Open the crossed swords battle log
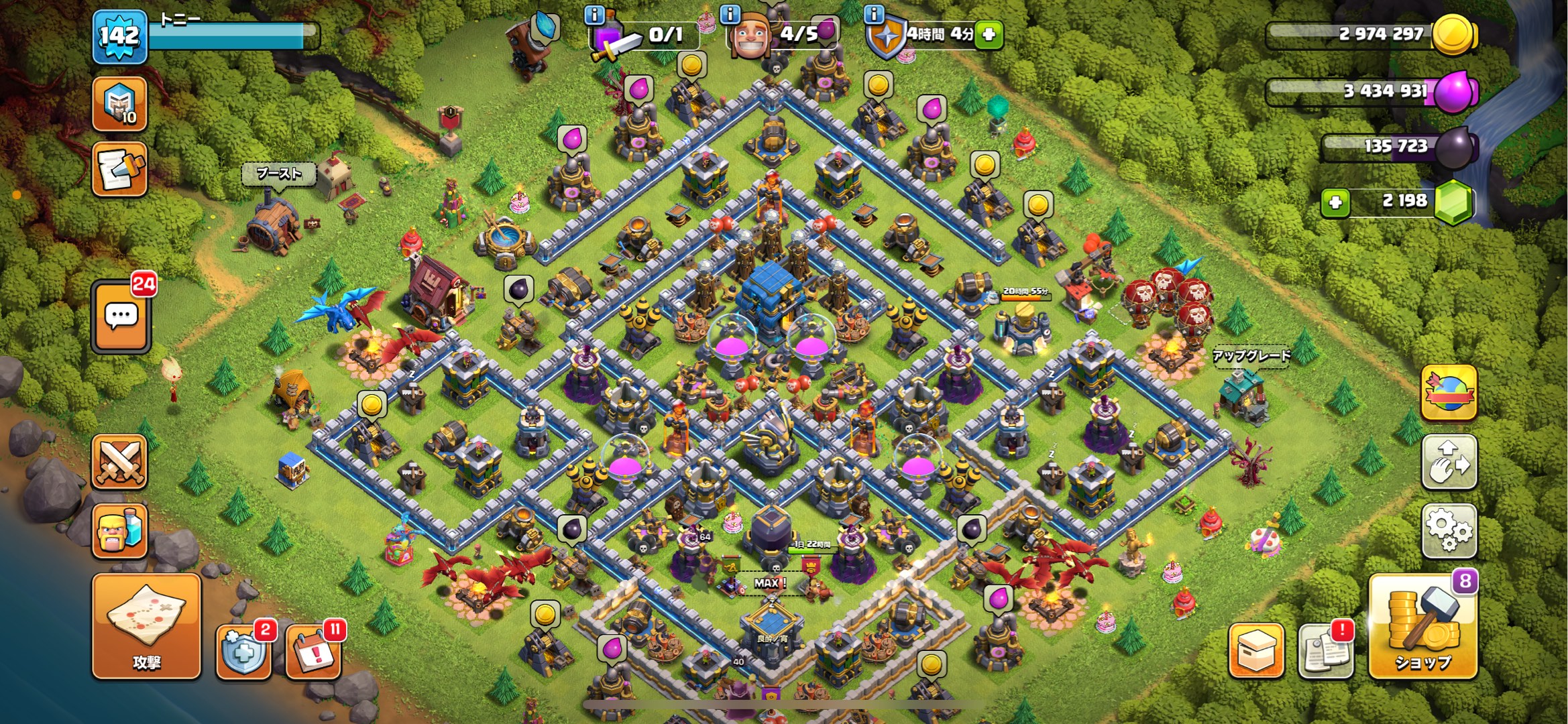The image size is (1568, 724). coord(119,462)
